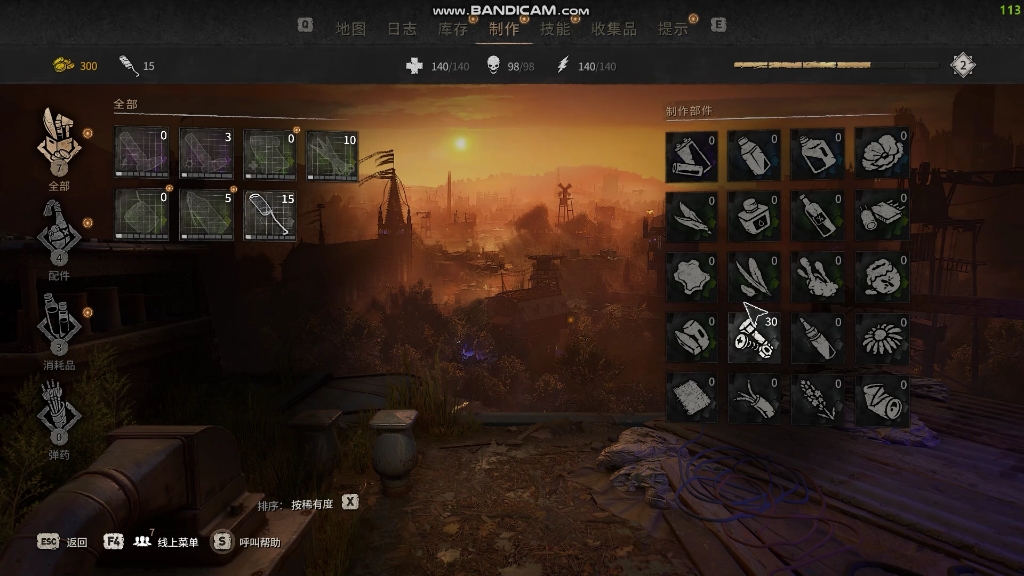The image size is (1024, 576).
Task: Select the 弹药 ammo category
Action: [59, 414]
